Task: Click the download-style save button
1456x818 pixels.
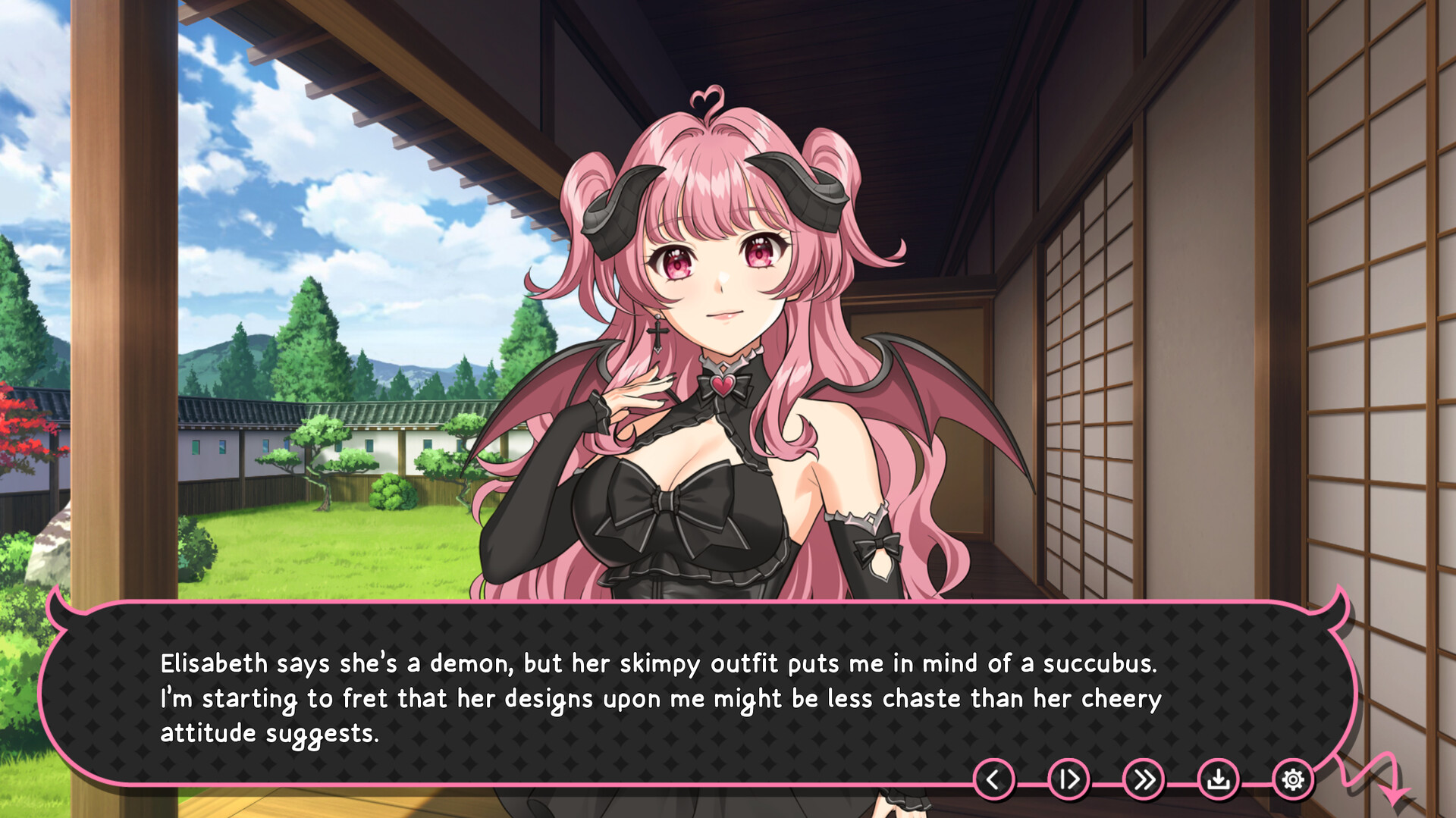Action: coord(1219,779)
